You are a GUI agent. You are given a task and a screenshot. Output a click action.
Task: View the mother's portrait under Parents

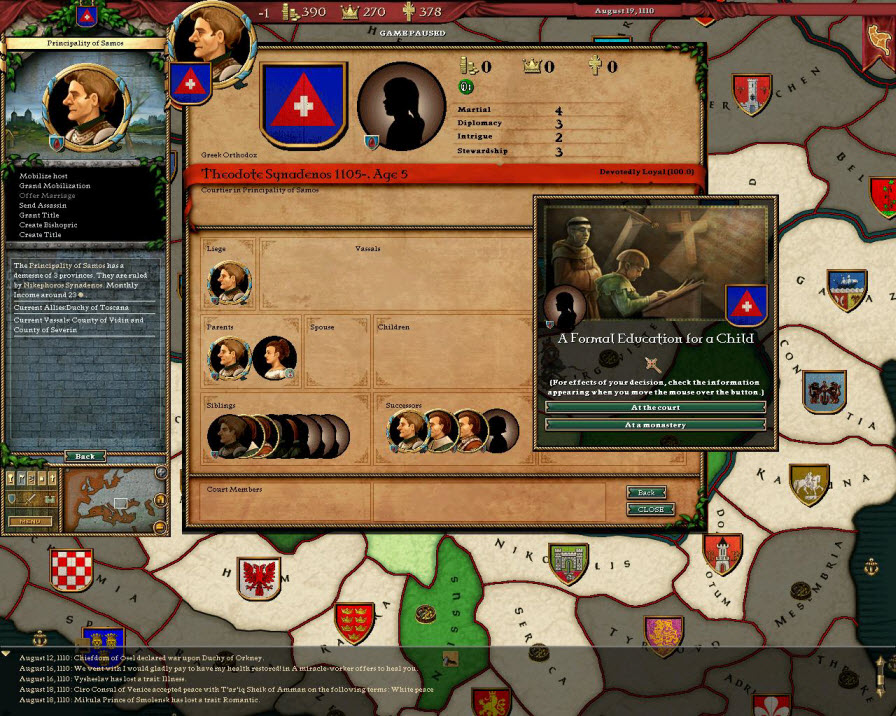coord(272,358)
